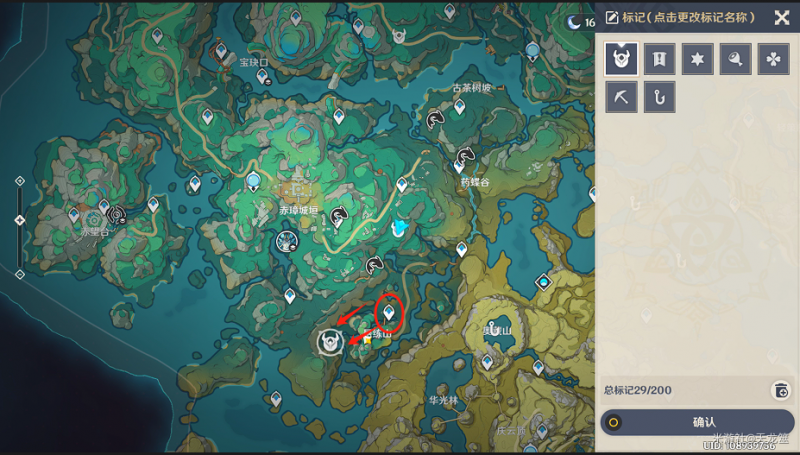800x455 pixels.
Task: Choose the exclamation banner marker icon
Action: [659, 59]
